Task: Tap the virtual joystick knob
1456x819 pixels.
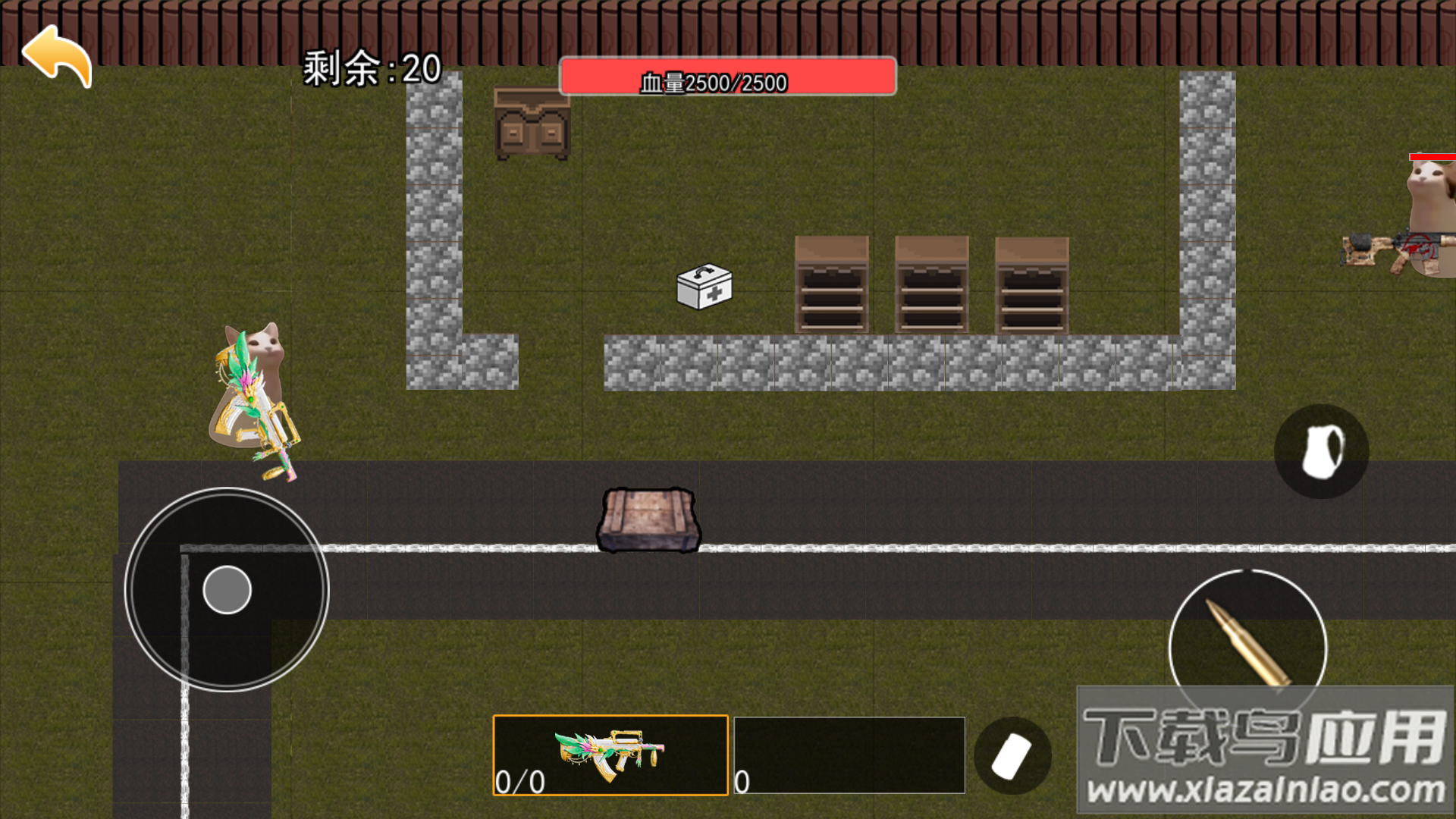Action: pos(227,589)
